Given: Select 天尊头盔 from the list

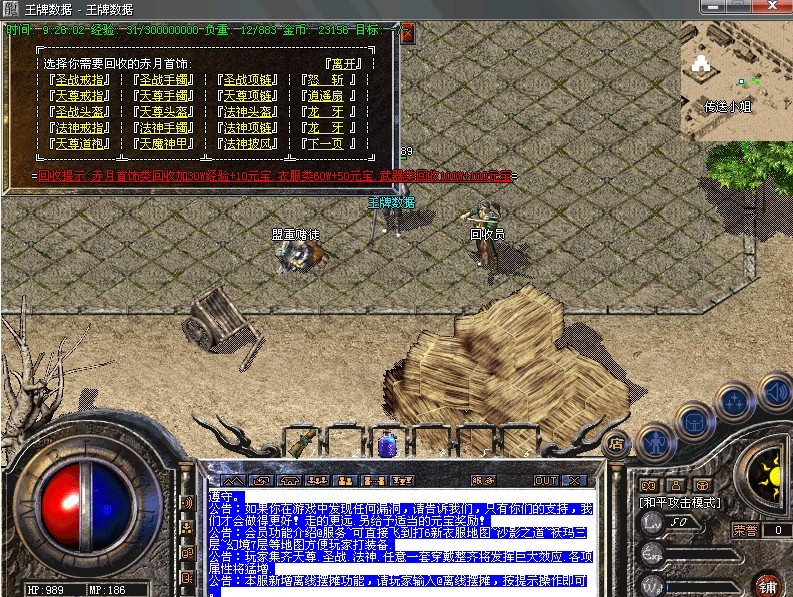Looking at the screenshot, I should point(165,111).
